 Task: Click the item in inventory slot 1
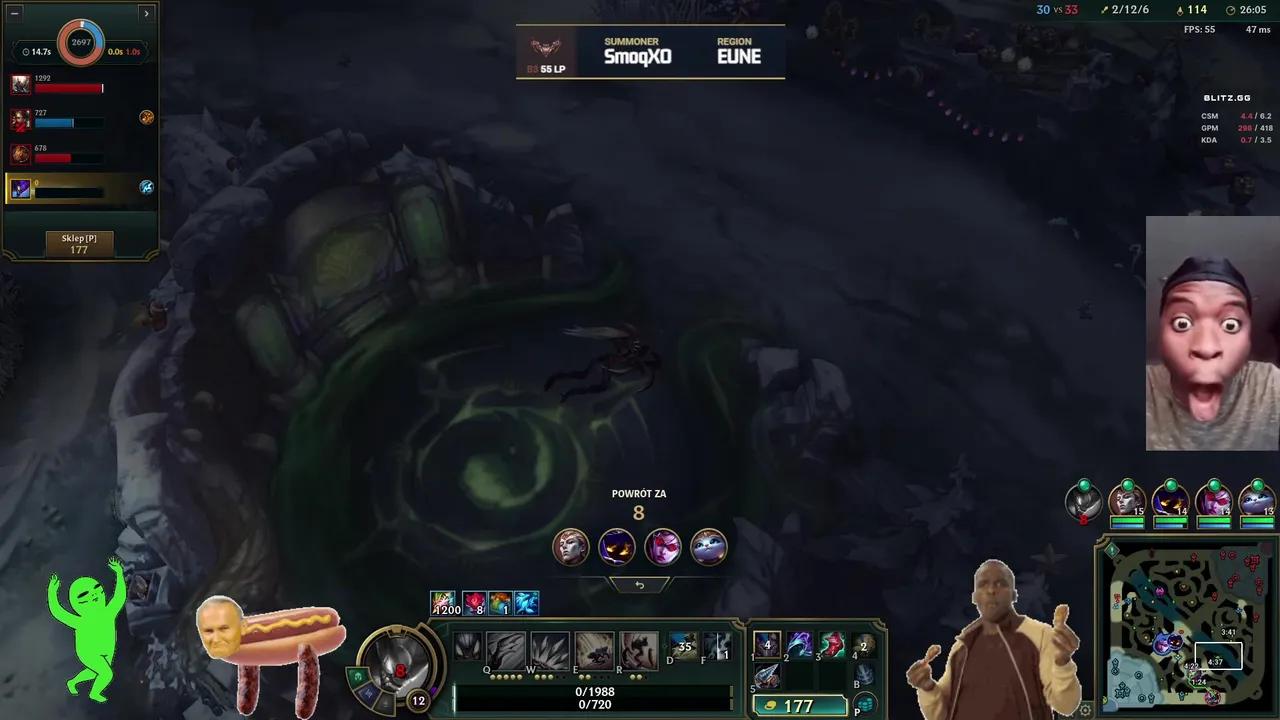coord(766,645)
